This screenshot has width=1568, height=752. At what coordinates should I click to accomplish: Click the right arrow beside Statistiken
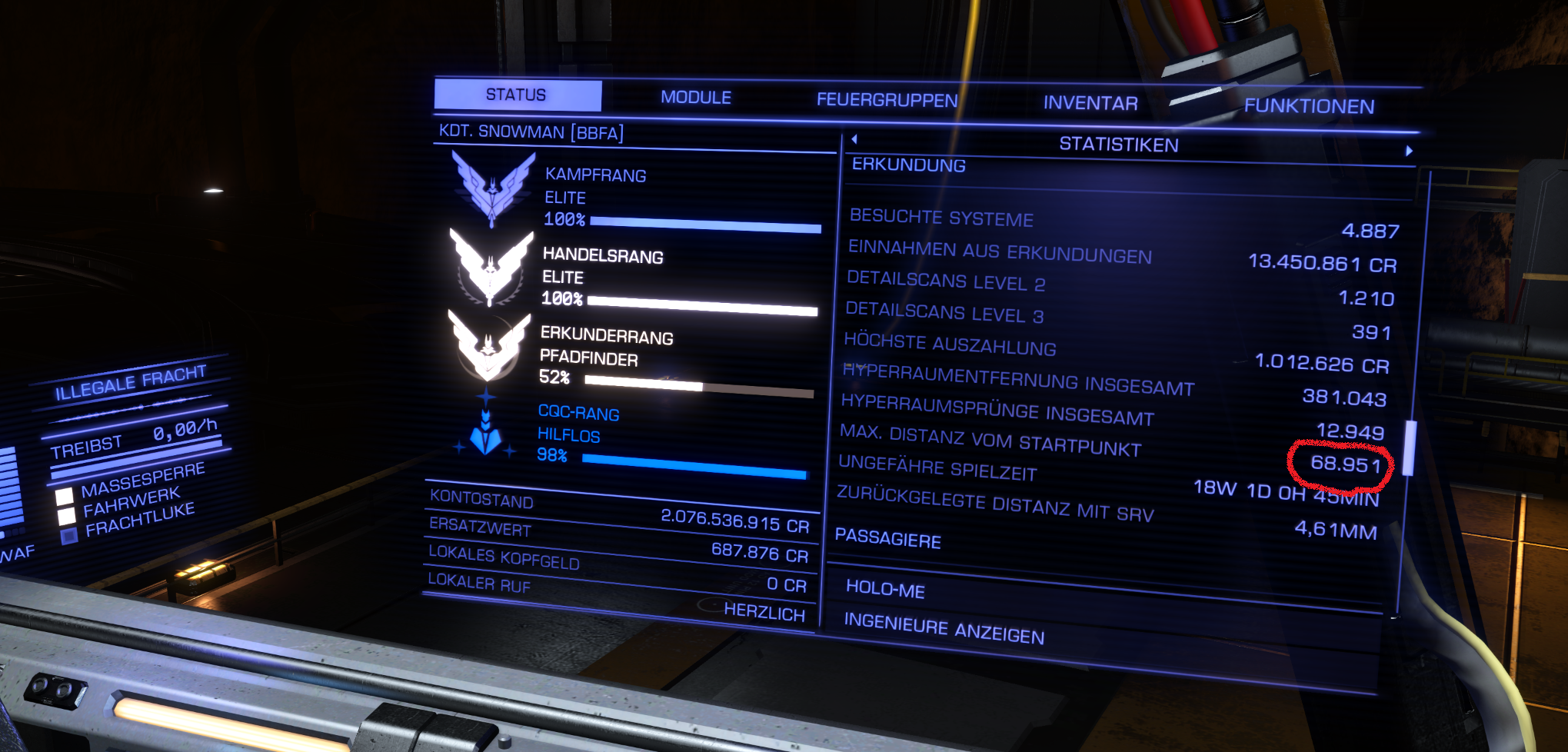[1409, 151]
